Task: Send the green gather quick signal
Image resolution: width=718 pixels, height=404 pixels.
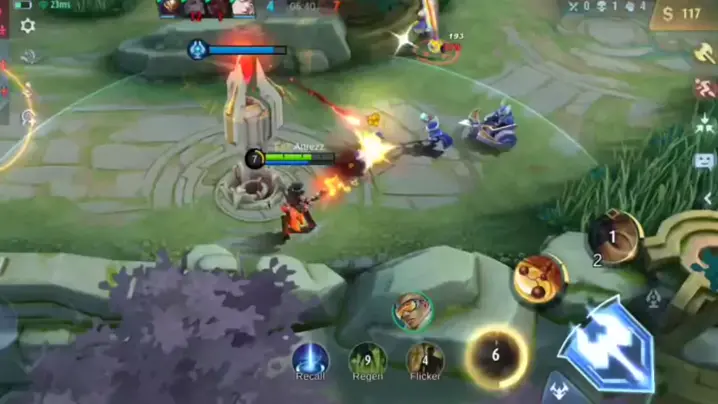Action: [x=704, y=126]
